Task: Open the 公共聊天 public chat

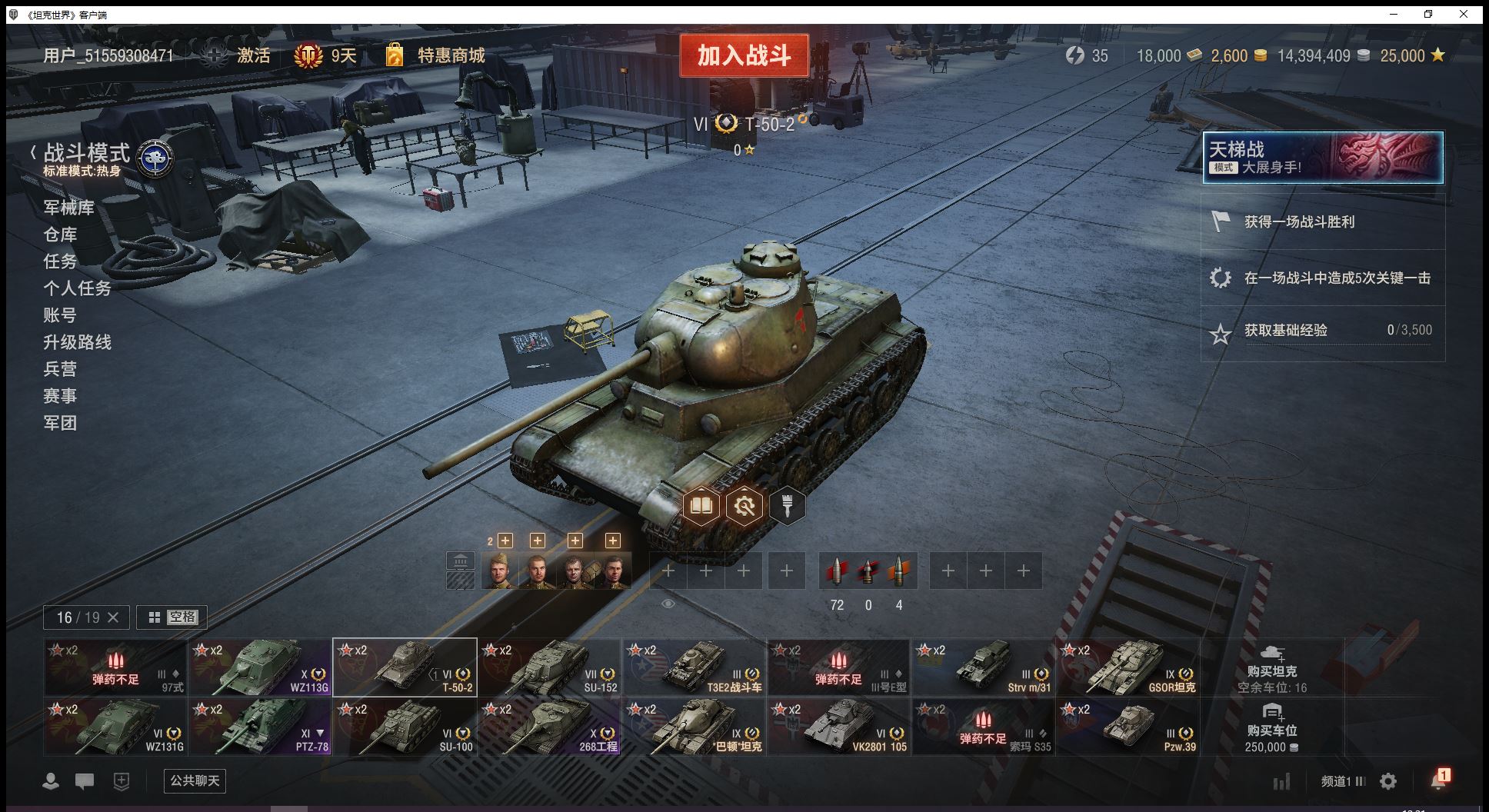Action: pyautogui.click(x=195, y=781)
